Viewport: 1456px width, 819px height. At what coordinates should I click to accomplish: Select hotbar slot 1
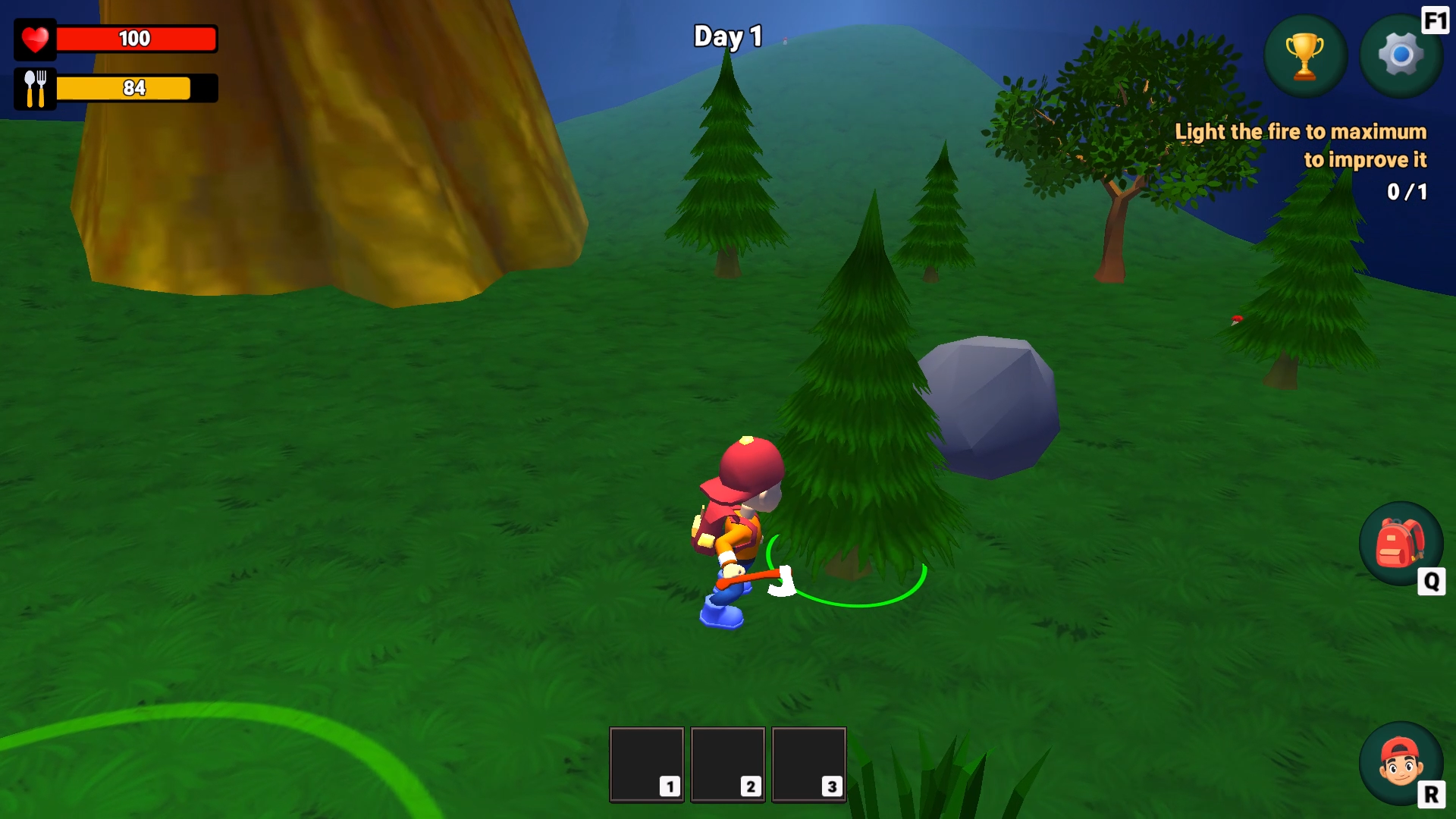click(645, 764)
